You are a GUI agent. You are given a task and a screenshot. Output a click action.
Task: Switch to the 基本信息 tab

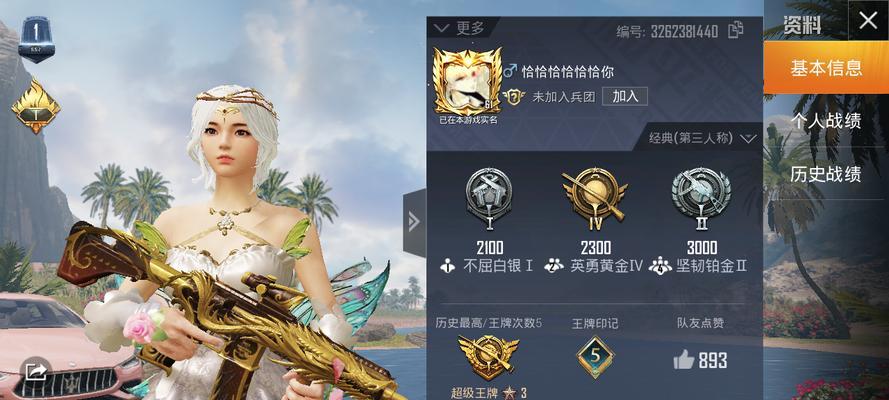tap(826, 68)
